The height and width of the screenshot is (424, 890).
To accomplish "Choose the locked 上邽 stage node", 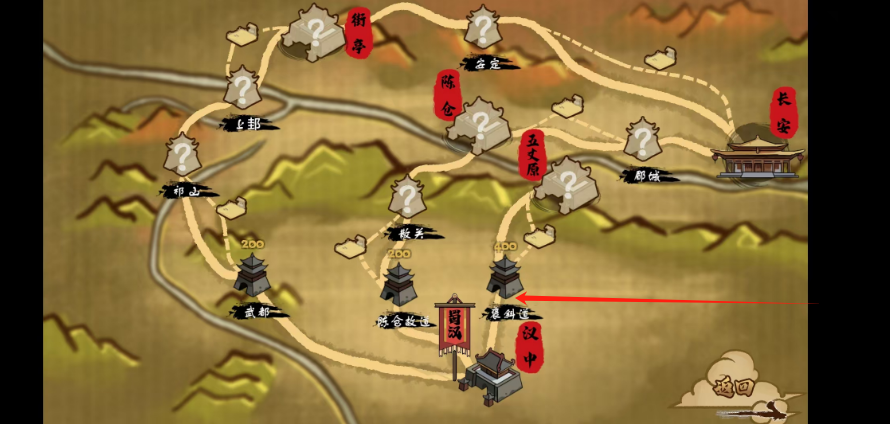I will click(x=242, y=90).
